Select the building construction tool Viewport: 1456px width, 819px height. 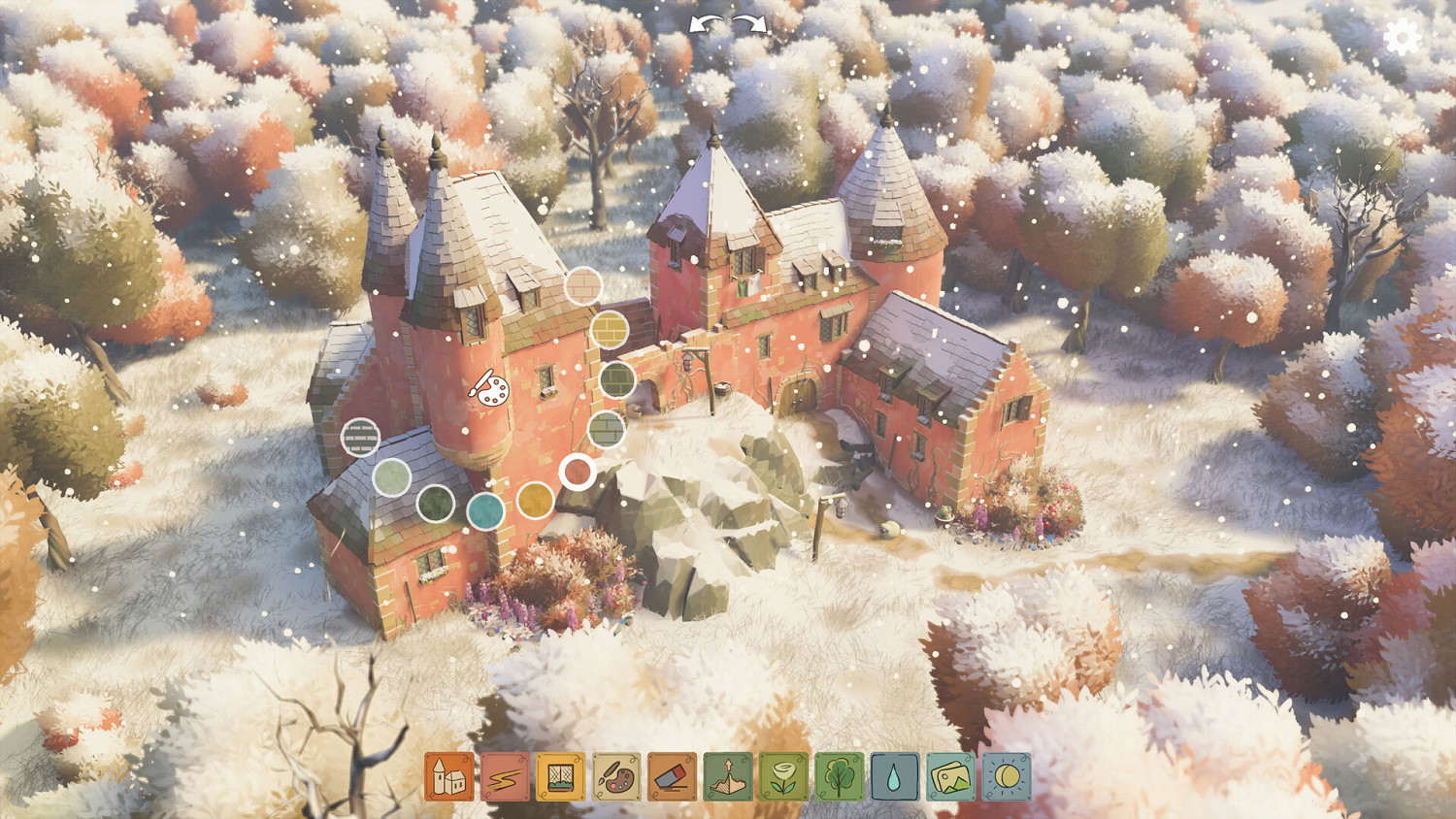coord(448,776)
